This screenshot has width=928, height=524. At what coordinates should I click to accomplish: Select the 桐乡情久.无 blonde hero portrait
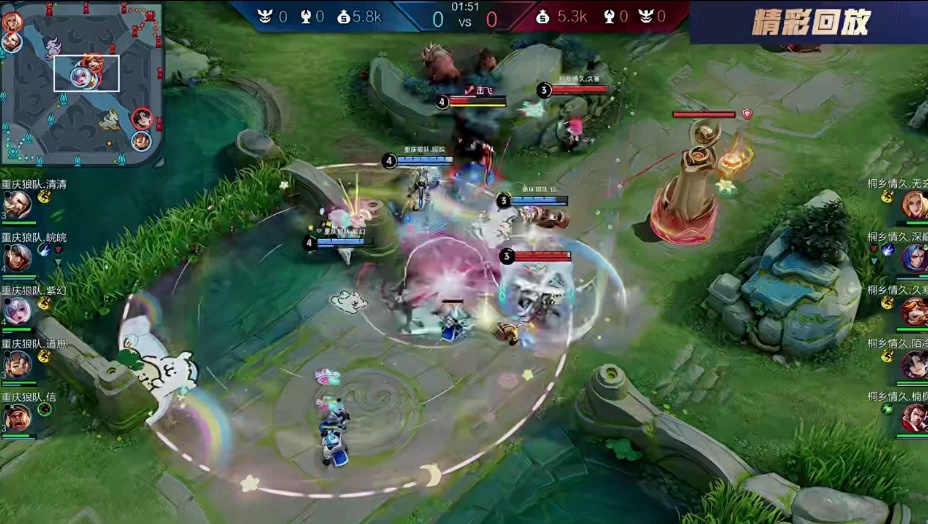(913, 205)
